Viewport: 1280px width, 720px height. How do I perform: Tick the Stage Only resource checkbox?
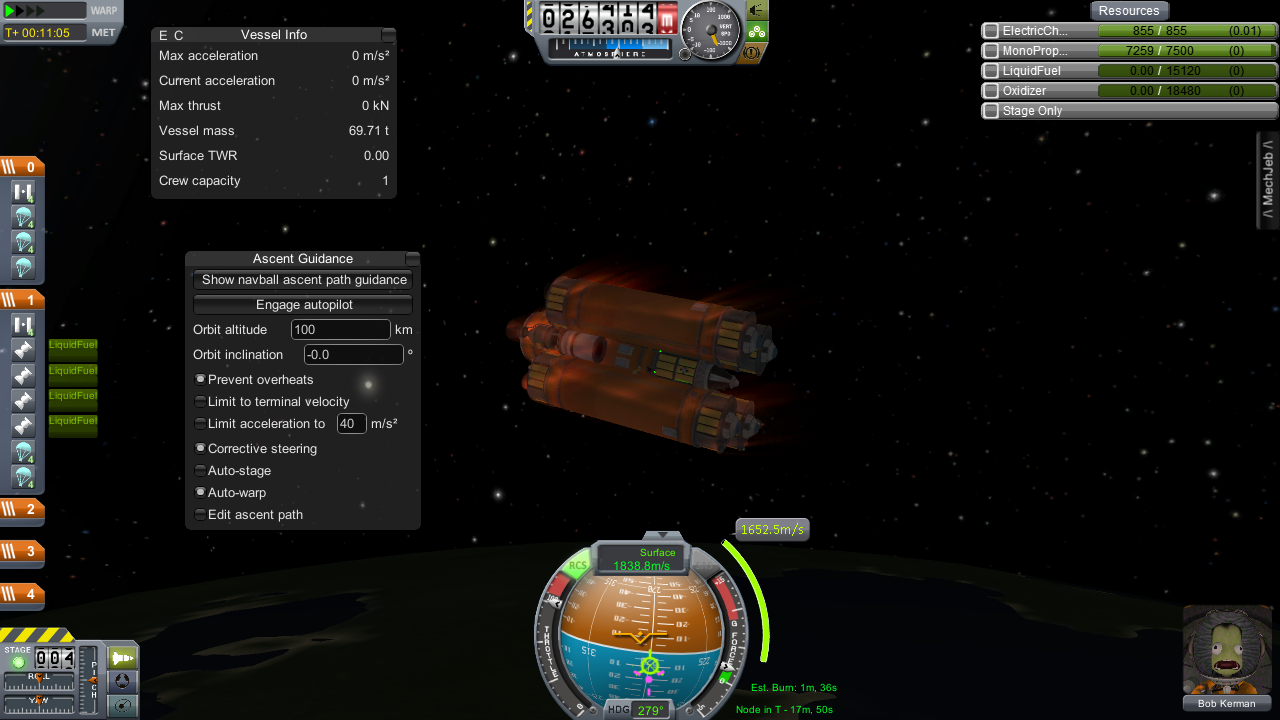pos(991,111)
